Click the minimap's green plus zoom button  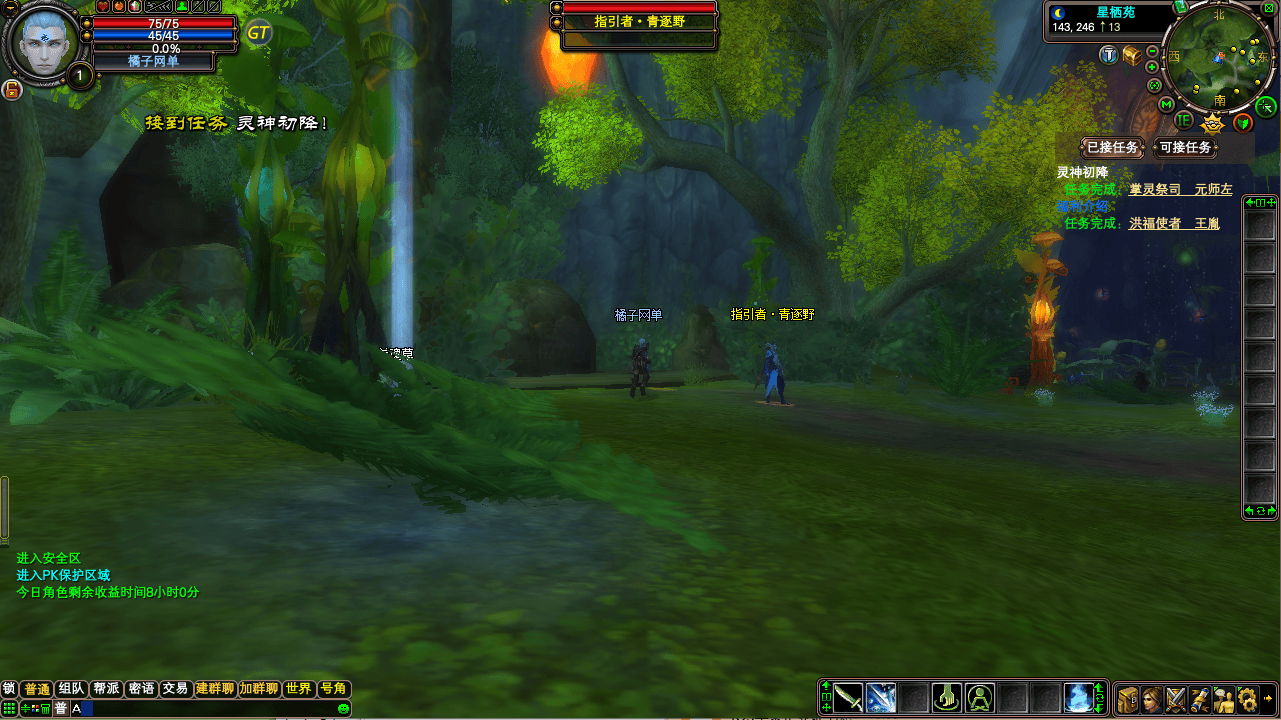tap(1153, 67)
